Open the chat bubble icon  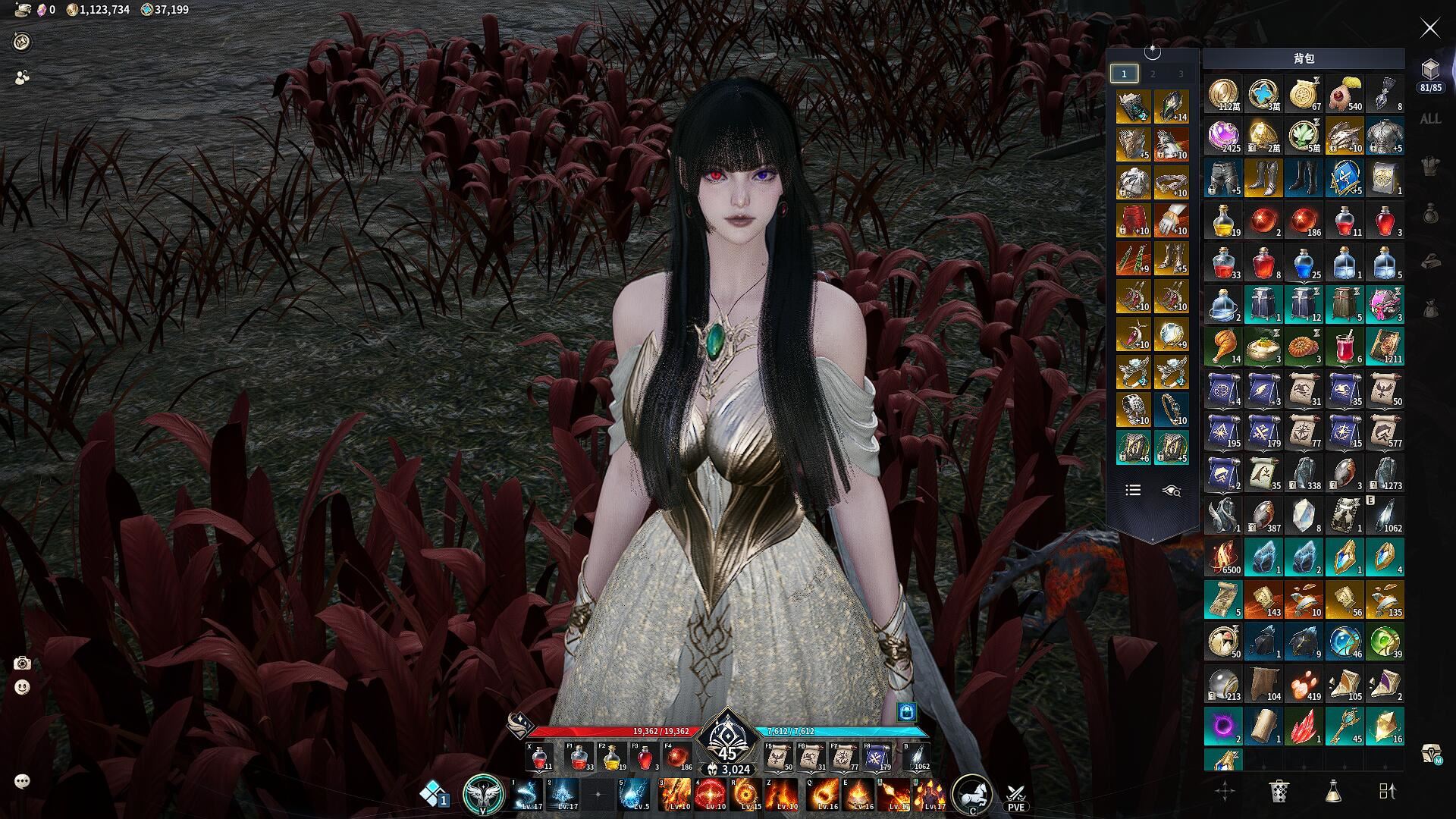click(22, 781)
